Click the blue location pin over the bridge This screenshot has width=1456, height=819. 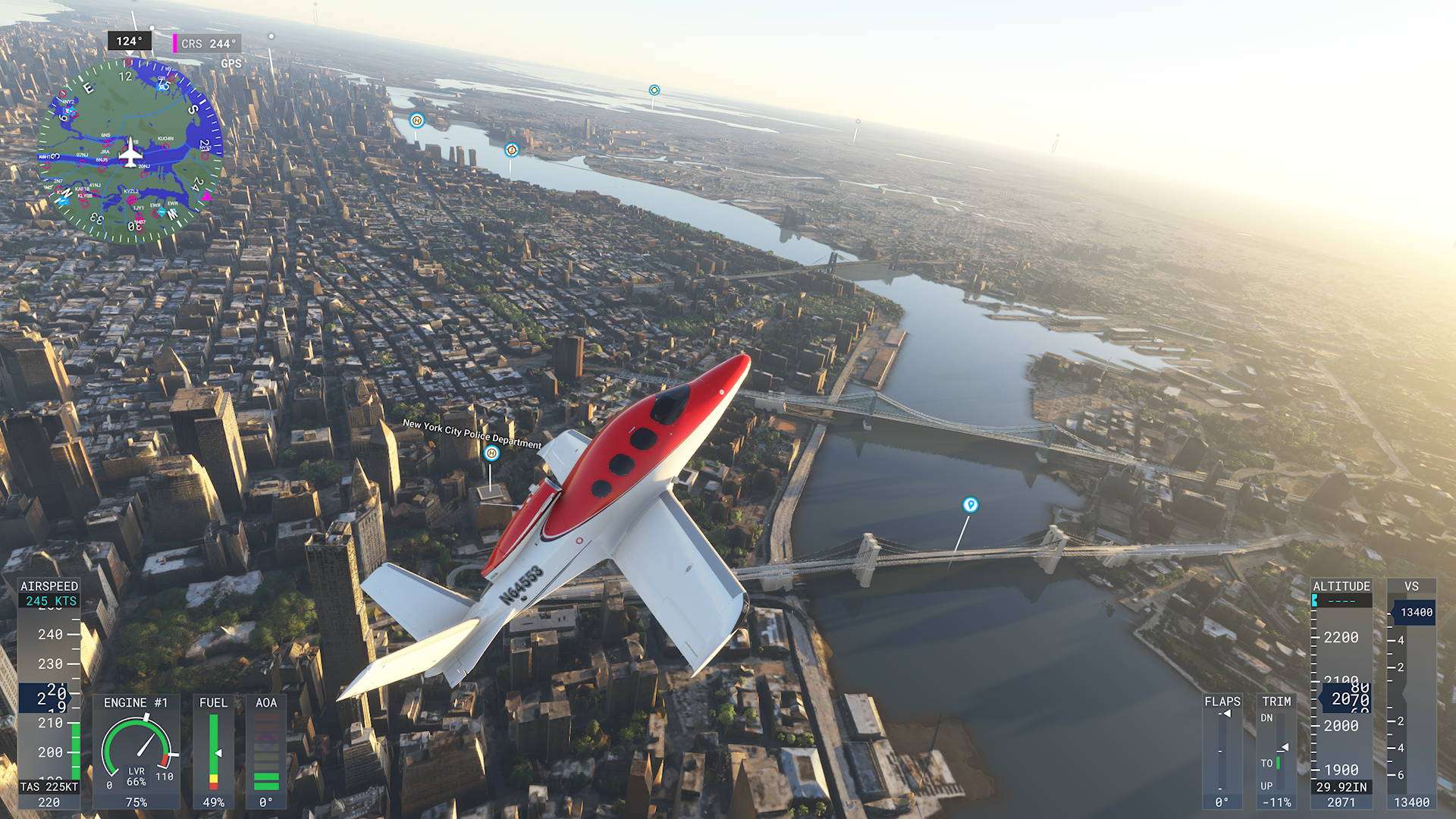pos(970,505)
